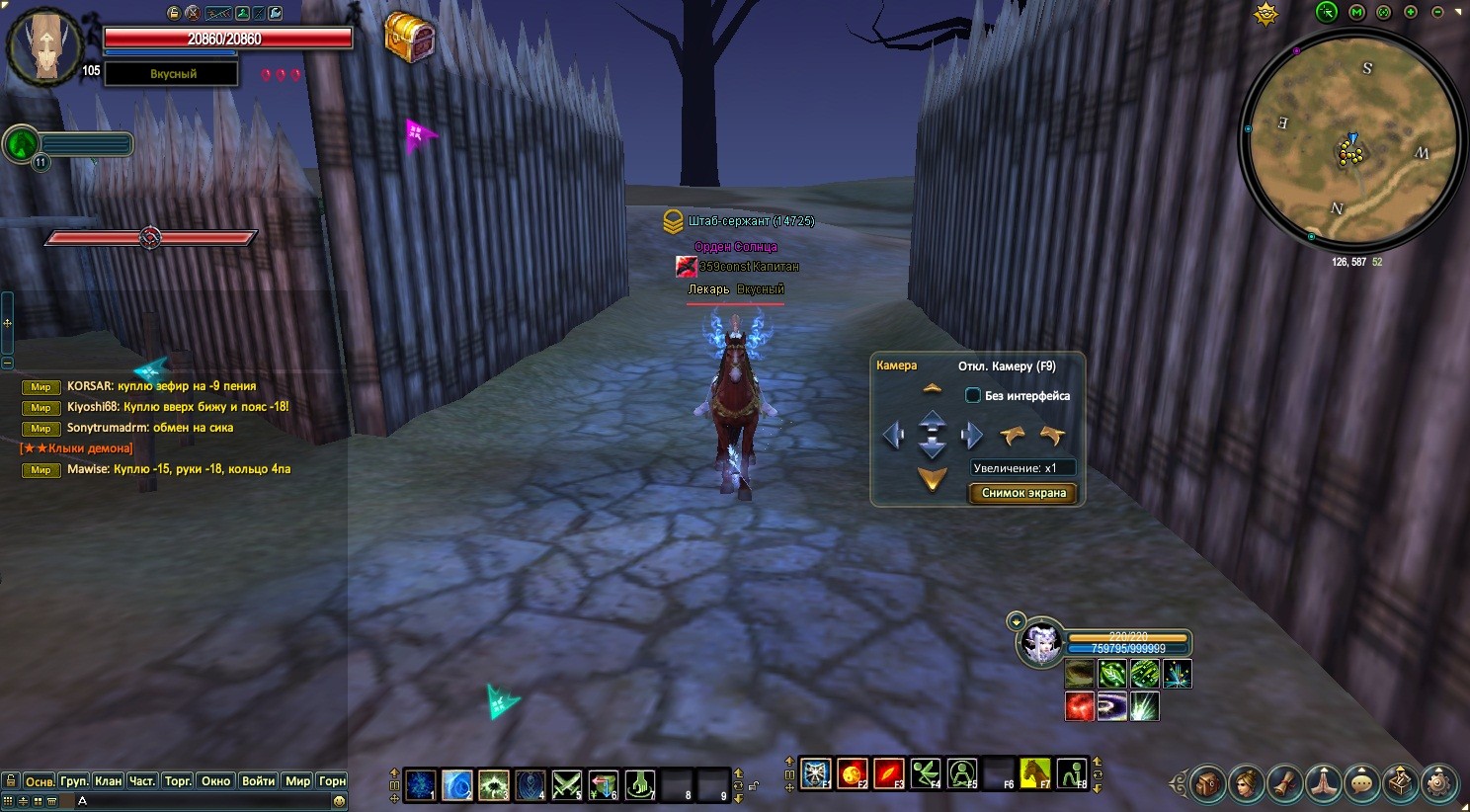
Task: Open the gear settings menu button
Action: [1438, 783]
